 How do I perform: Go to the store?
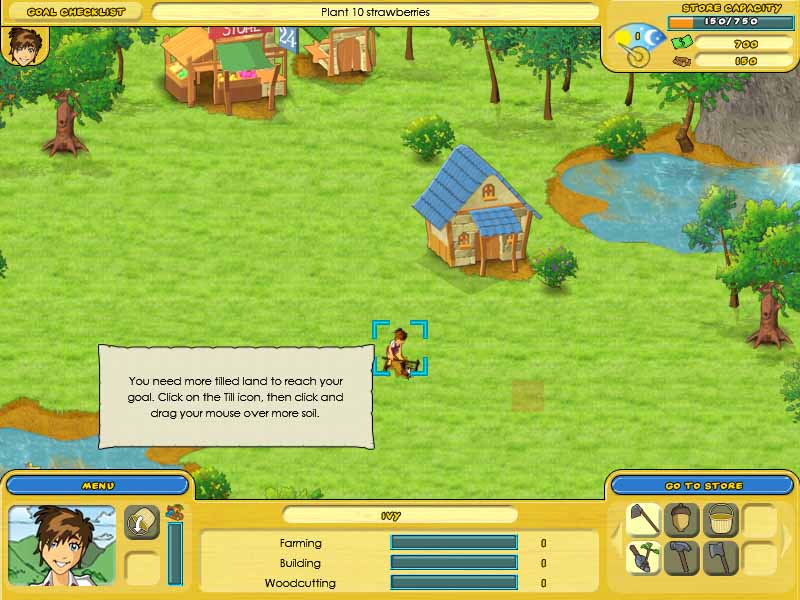point(703,485)
